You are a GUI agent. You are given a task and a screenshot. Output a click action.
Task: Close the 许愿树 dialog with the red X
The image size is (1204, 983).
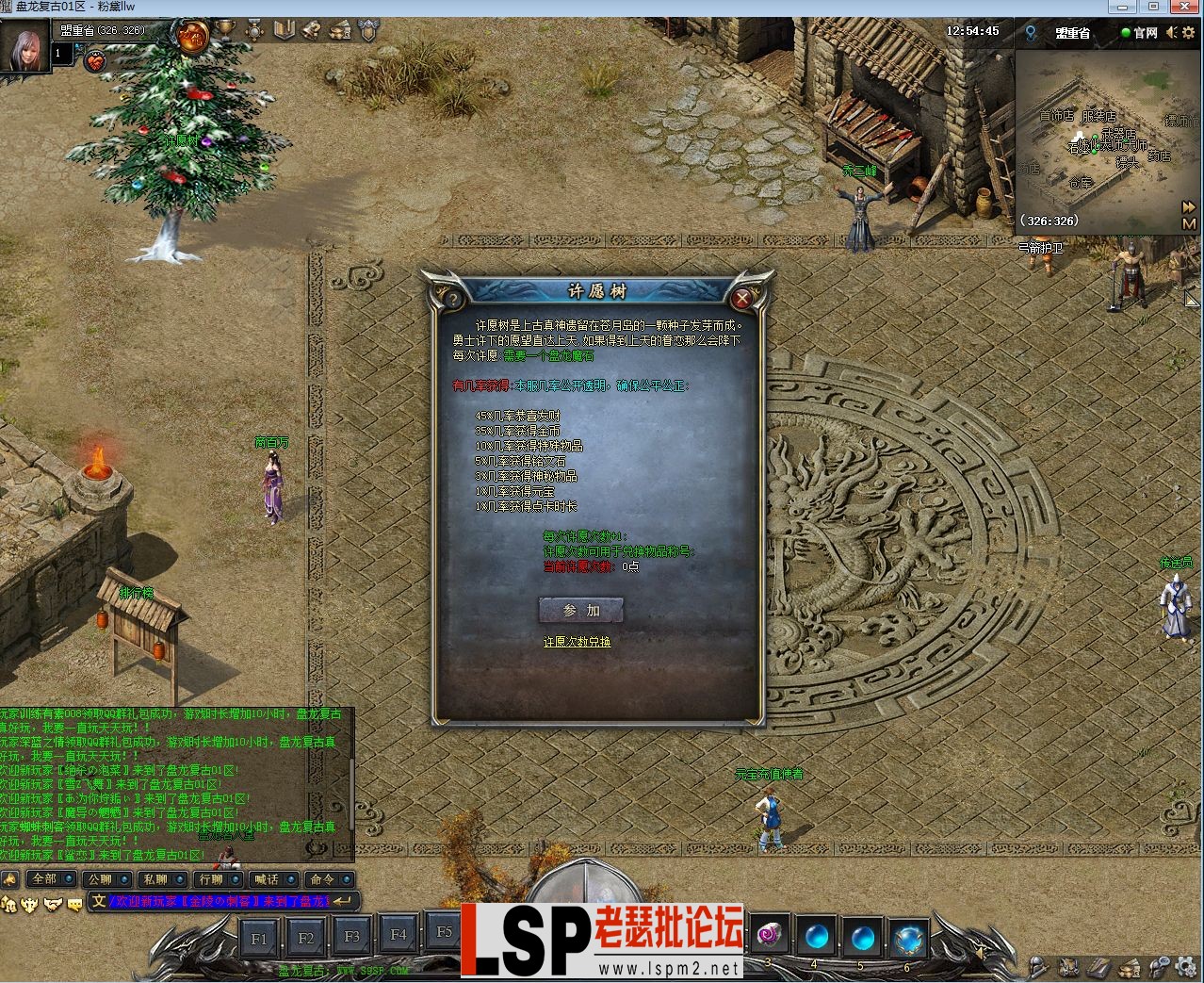point(742,299)
